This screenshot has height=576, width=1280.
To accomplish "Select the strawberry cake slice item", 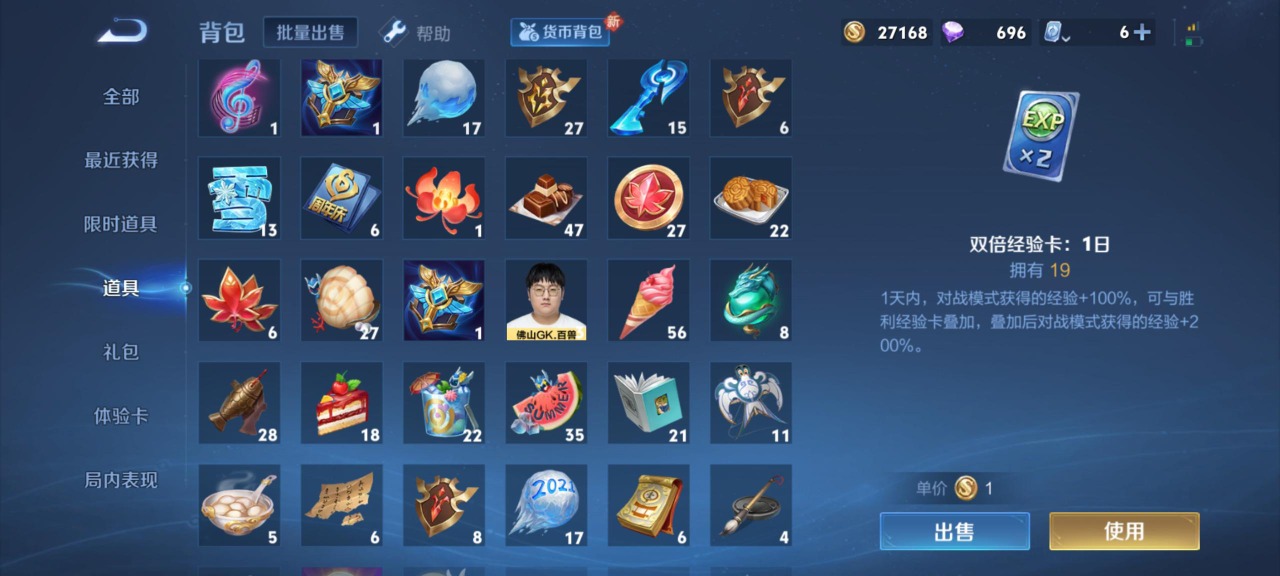I will [x=342, y=402].
